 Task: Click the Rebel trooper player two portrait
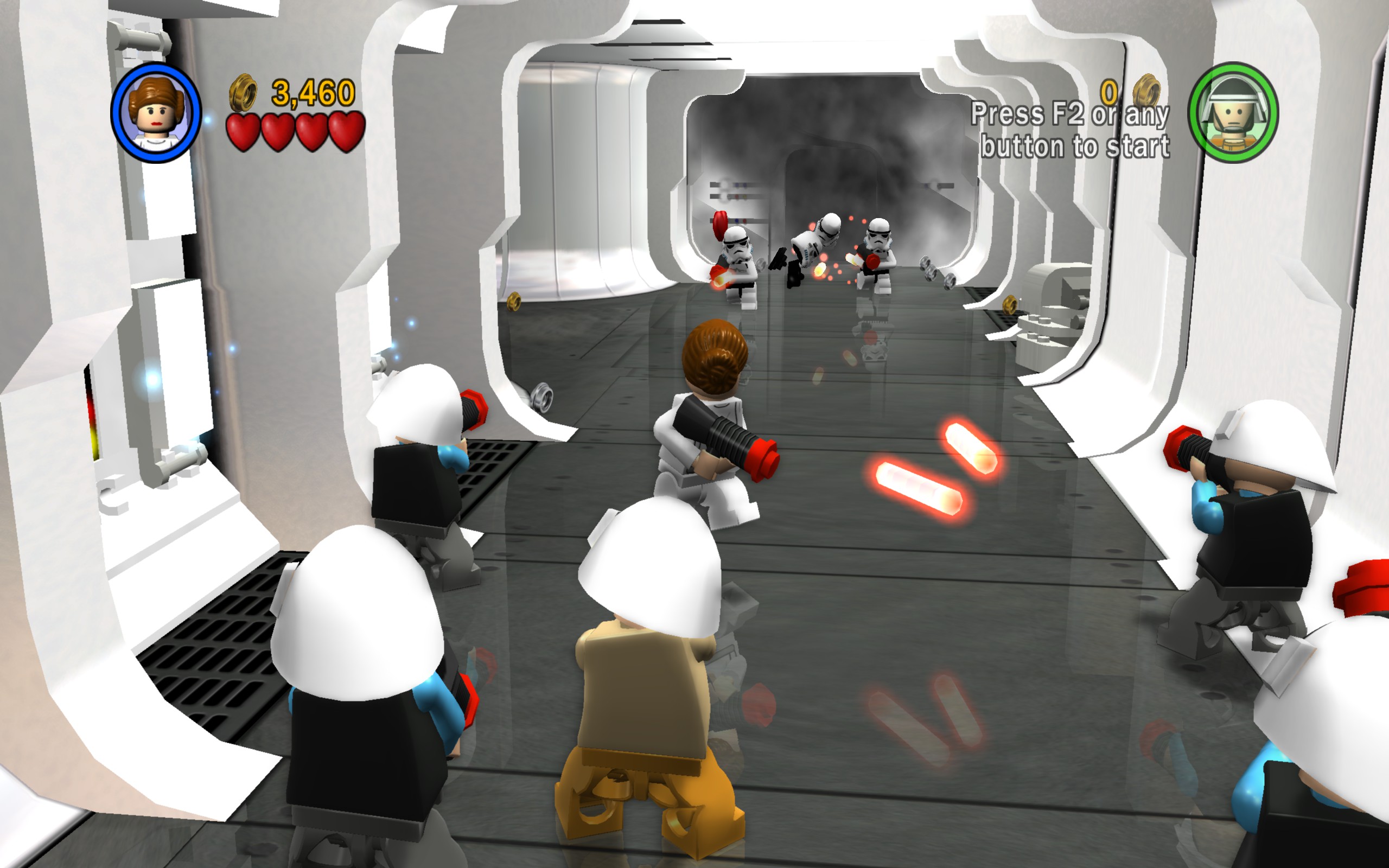pos(1232,113)
